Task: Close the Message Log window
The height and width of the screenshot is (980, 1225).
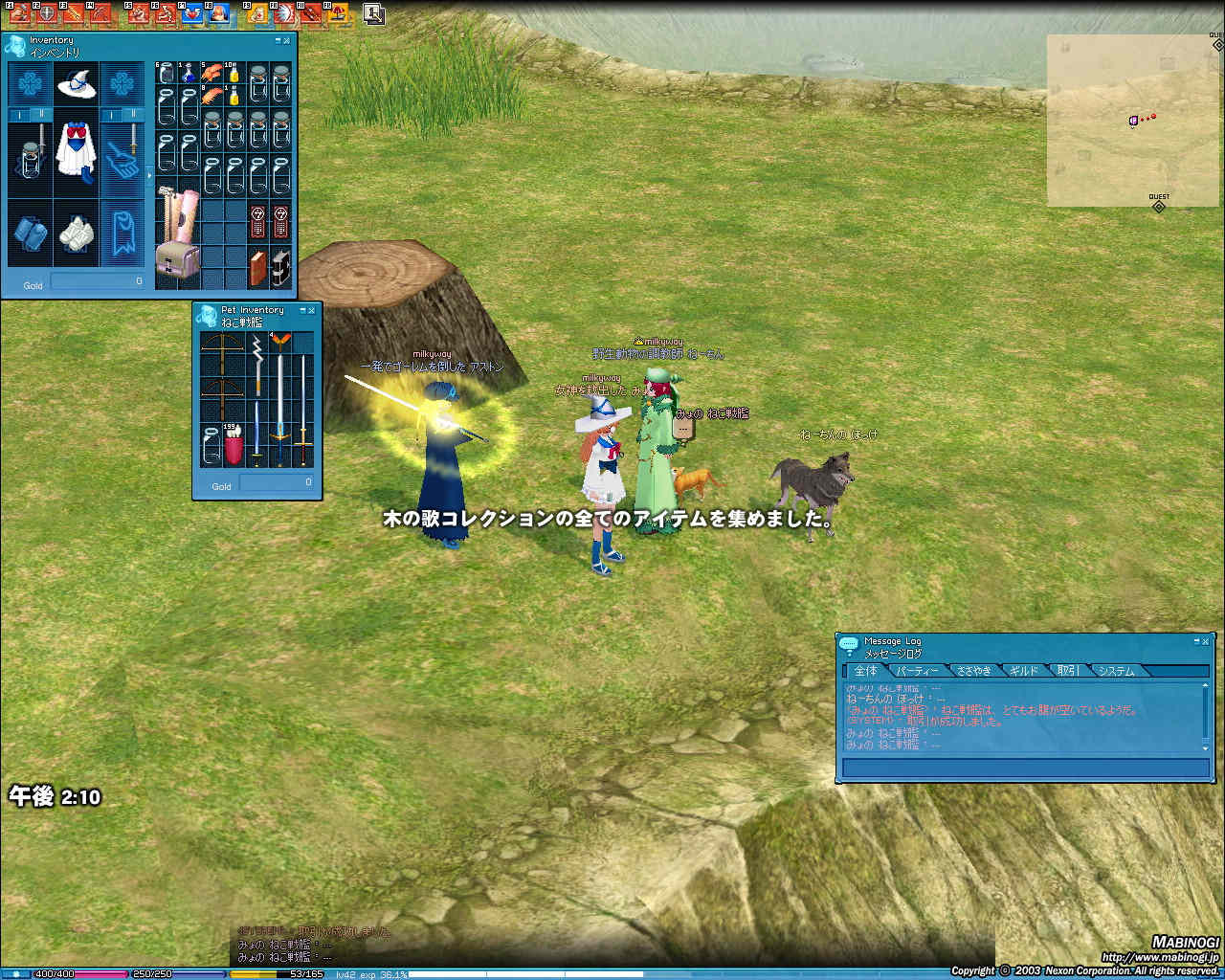Action: tap(1206, 641)
